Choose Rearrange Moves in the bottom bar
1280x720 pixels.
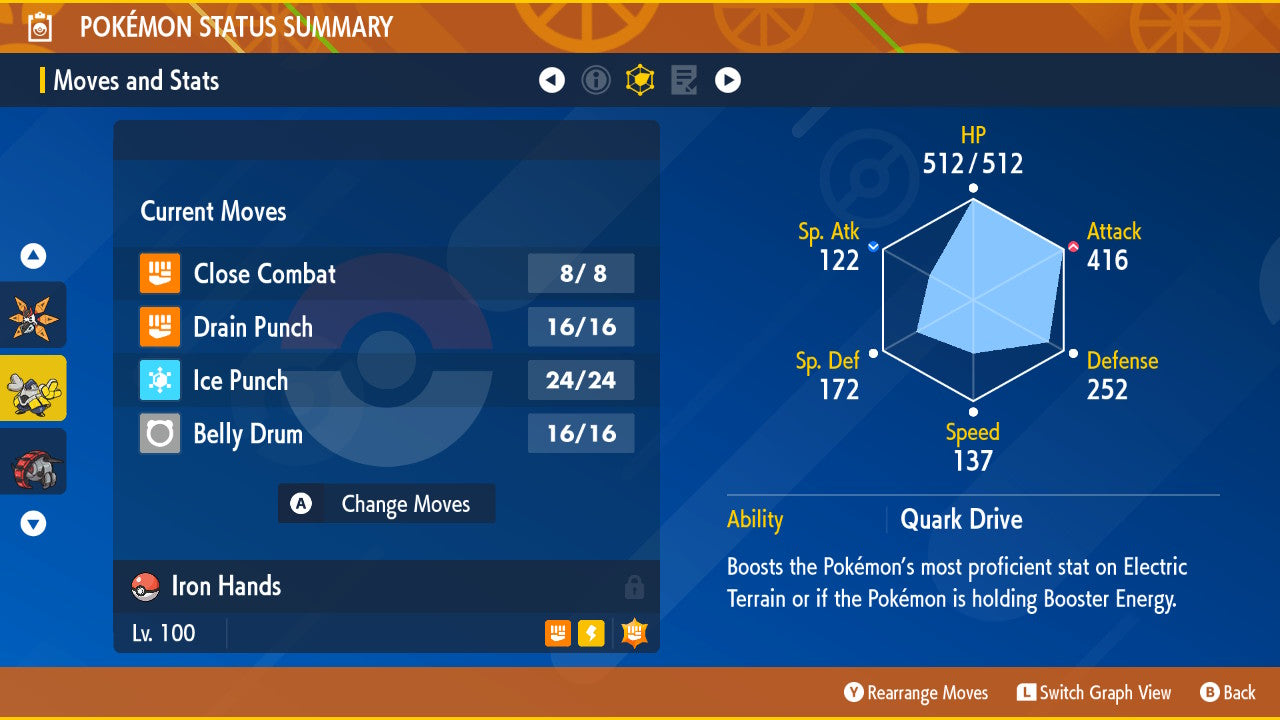click(x=915, y=692)
